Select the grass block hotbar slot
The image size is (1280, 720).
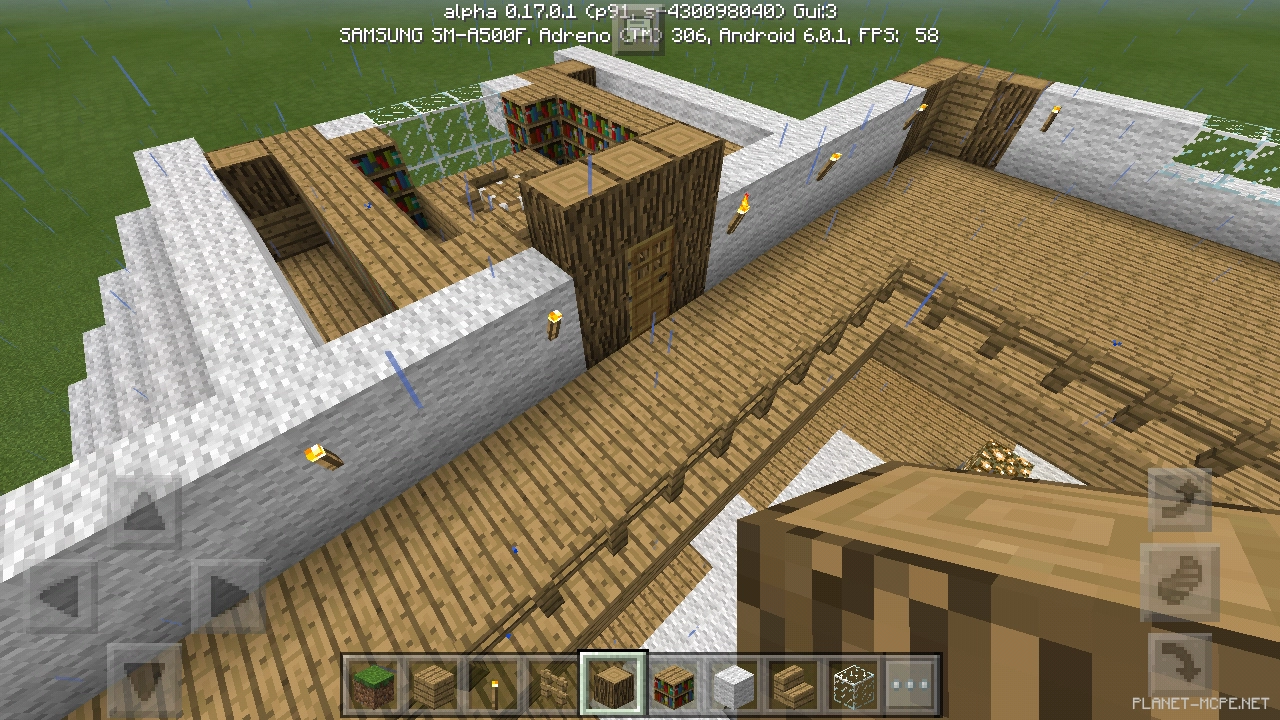pos(373,686)
